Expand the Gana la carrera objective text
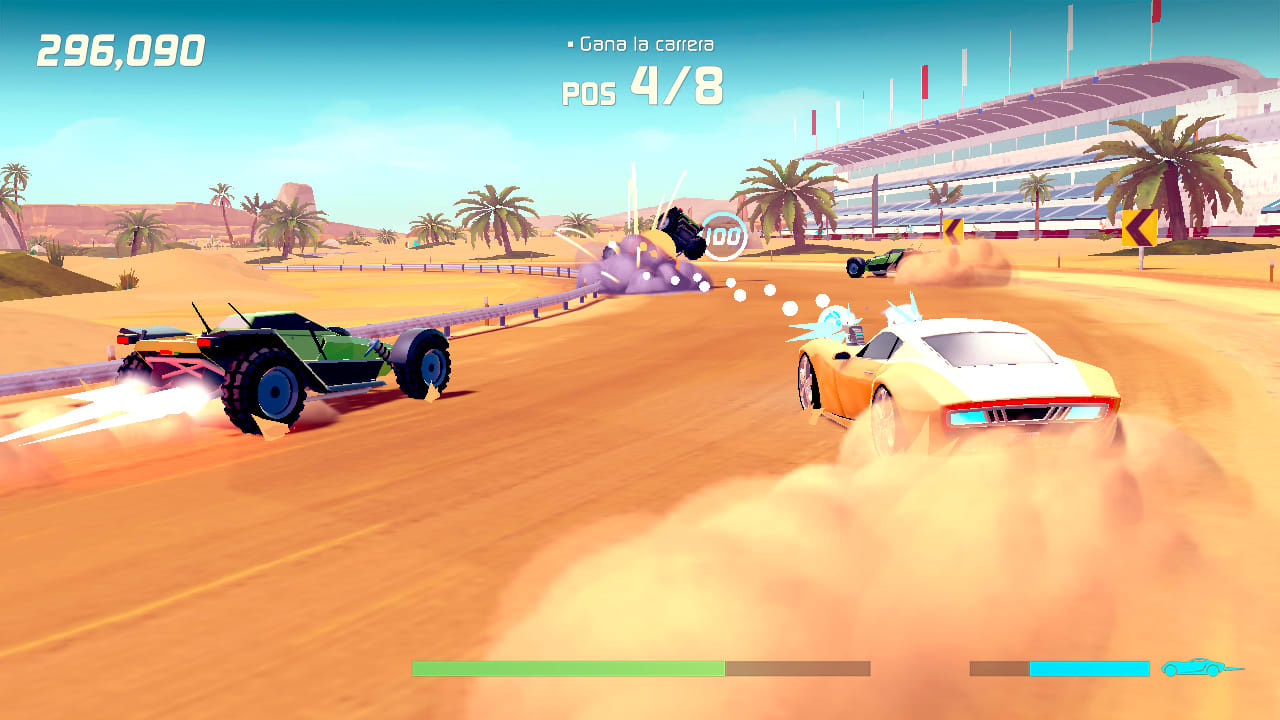 click(650, 43)
